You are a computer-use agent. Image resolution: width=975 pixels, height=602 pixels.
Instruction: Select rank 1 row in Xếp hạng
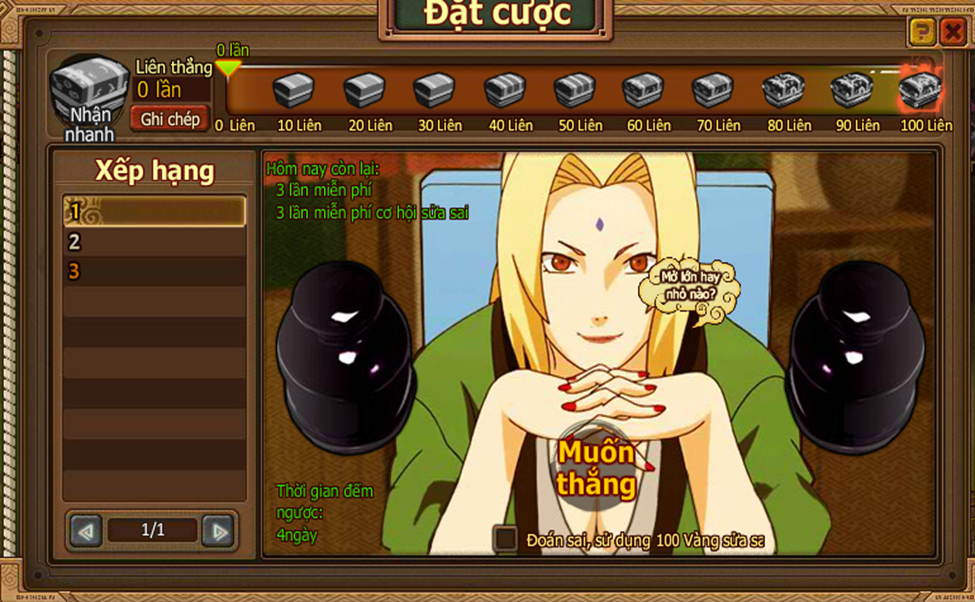[154, 211]
